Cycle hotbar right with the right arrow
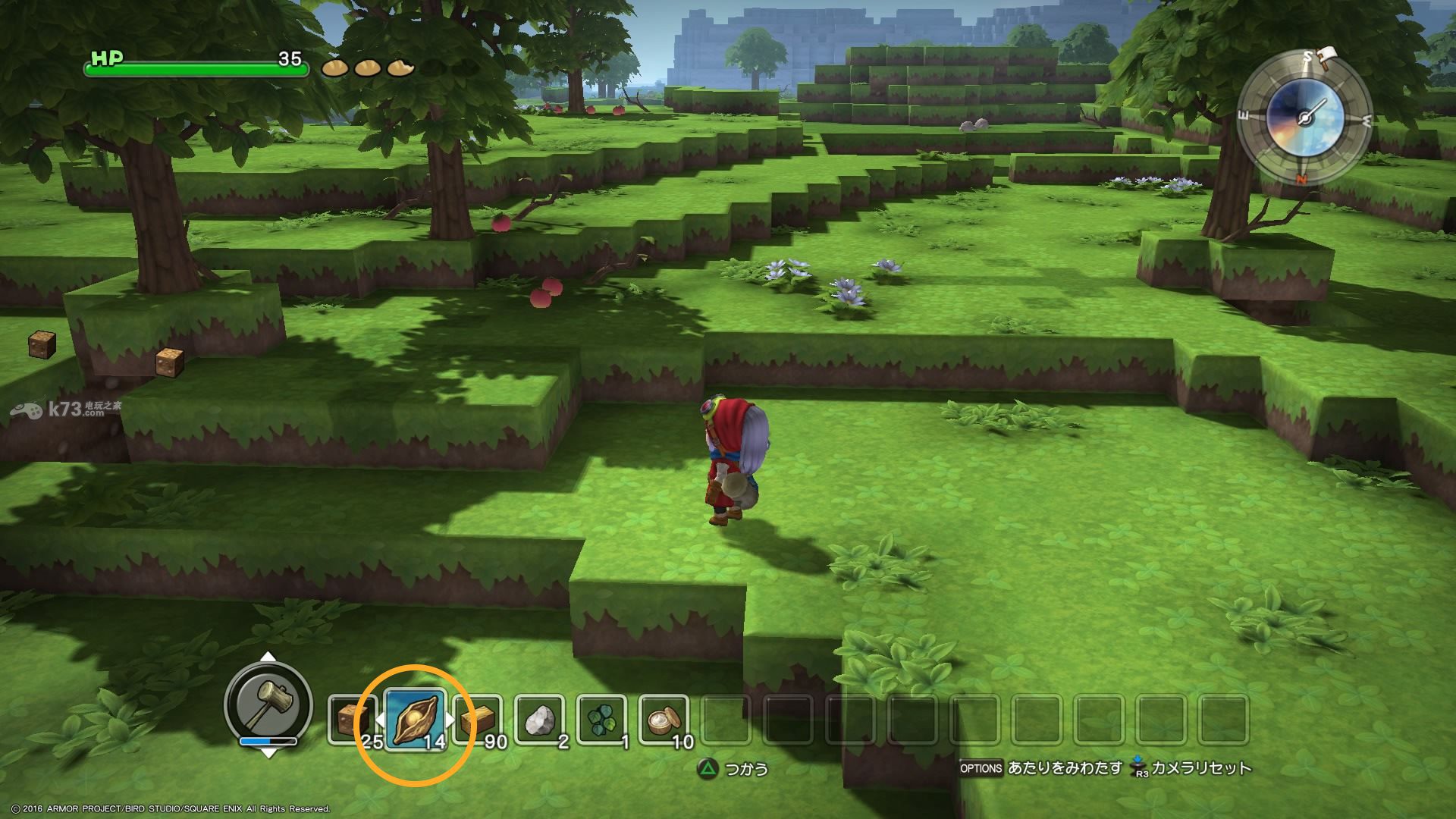 (x=450, y=719)
